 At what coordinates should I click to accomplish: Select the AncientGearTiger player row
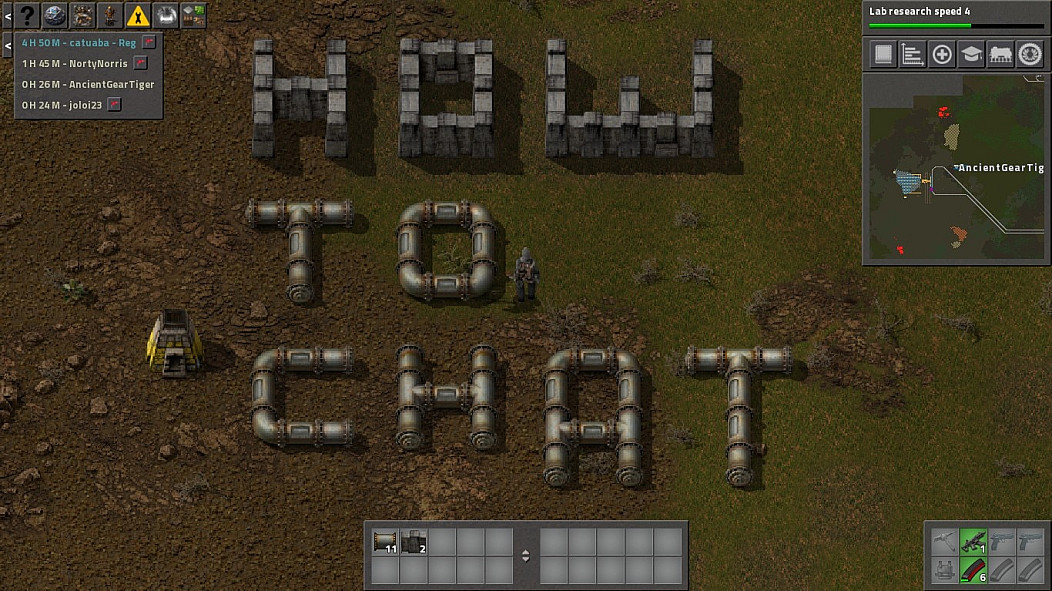(x=88, y=84)
